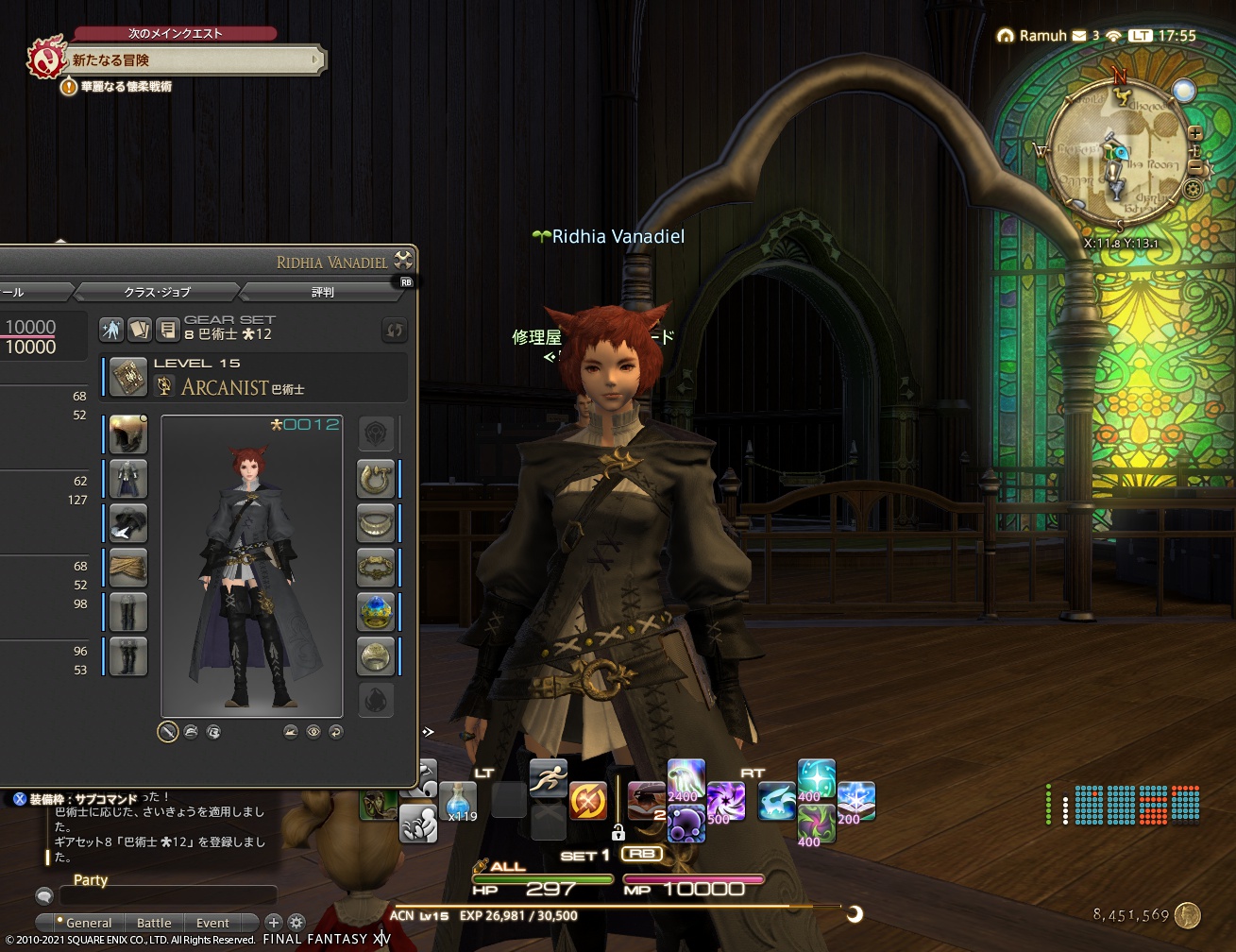This screenshot has width=1236, height=952.
Task: Toggle weapon drawn preview in character model
Action: click(x=168, y=732)
